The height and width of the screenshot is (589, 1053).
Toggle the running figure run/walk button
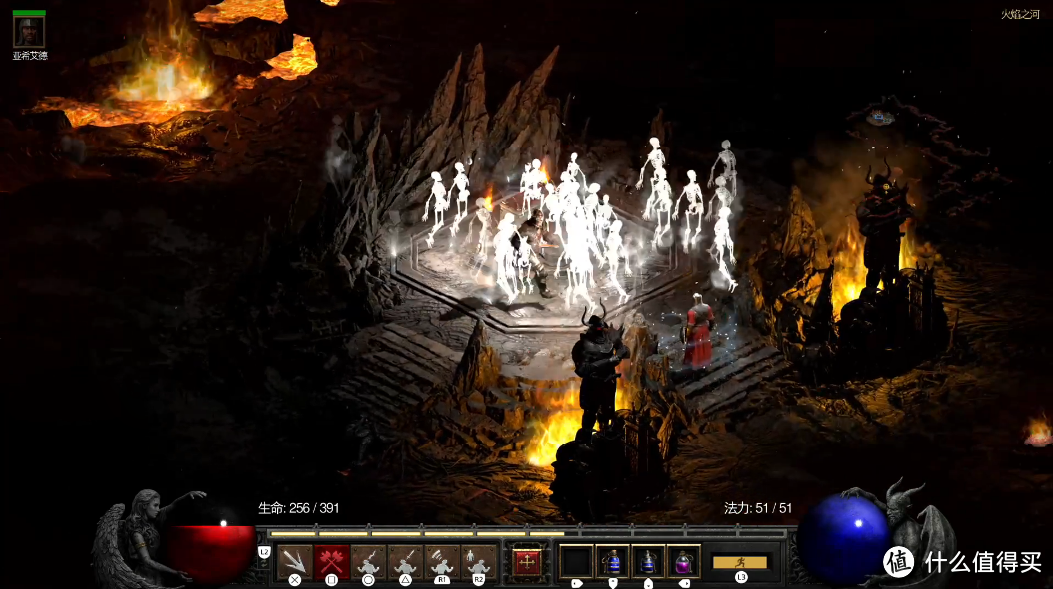click(x=739, y=562)
